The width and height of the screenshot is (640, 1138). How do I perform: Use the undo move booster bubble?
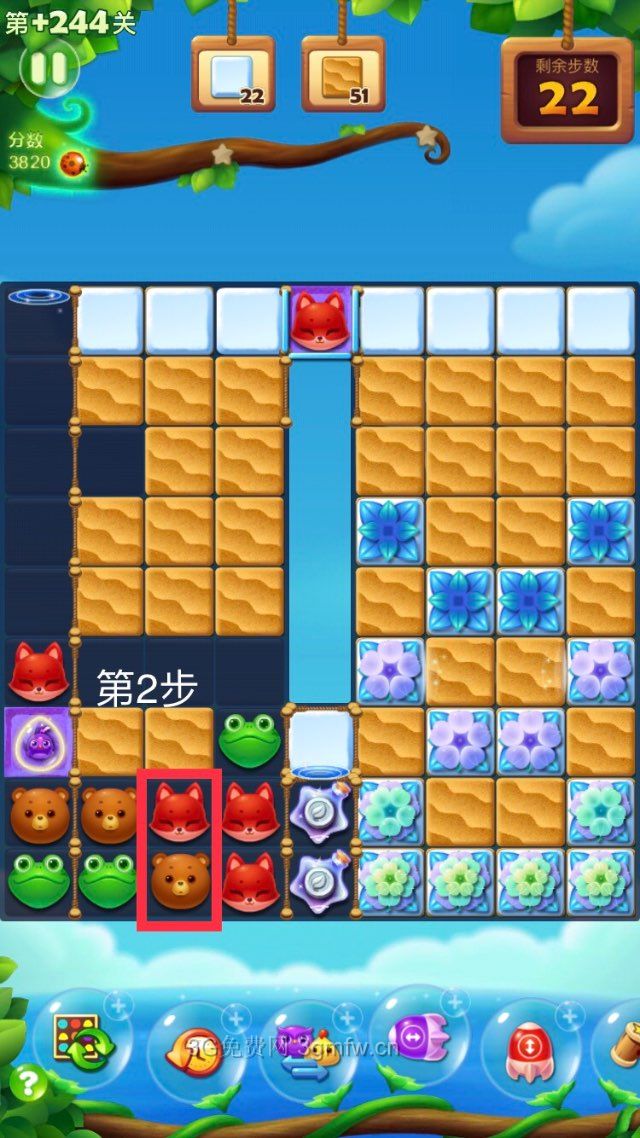pos(193,1048)
